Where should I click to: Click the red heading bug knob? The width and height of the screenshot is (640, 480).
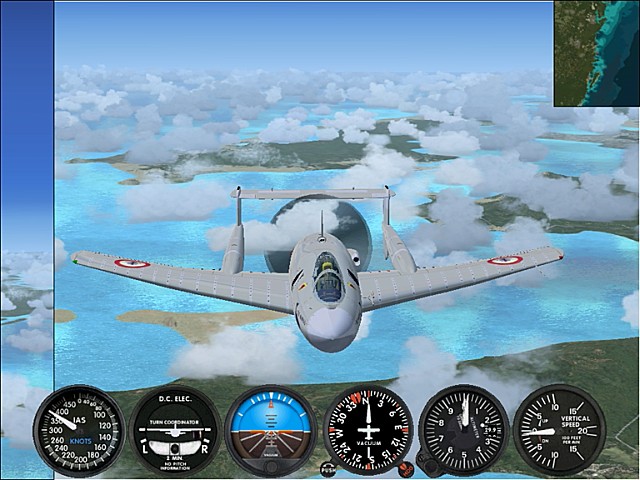click(x=404, y=467)
